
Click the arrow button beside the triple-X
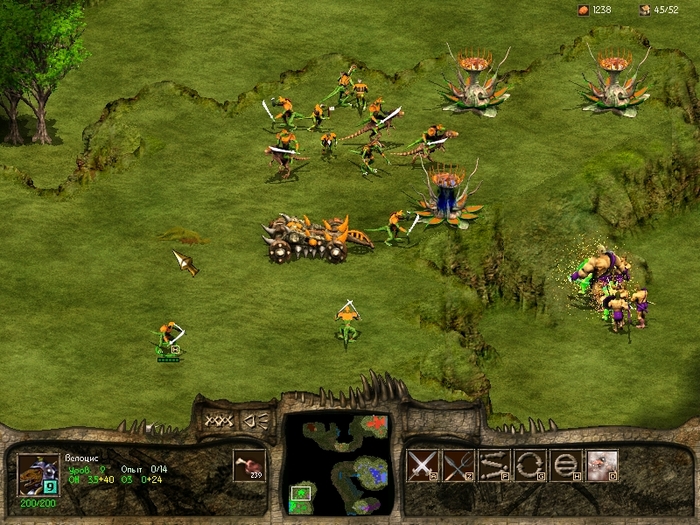tap(256, 420)
